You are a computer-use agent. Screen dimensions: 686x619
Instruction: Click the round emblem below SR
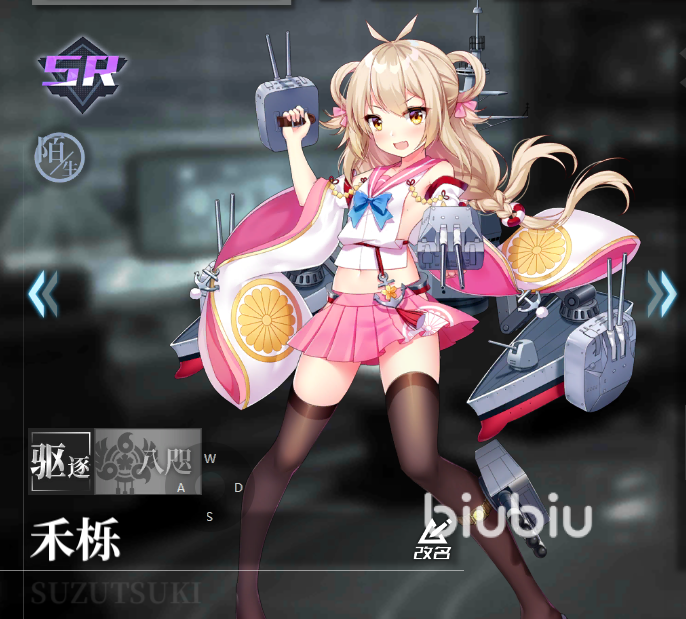point(59,156)
